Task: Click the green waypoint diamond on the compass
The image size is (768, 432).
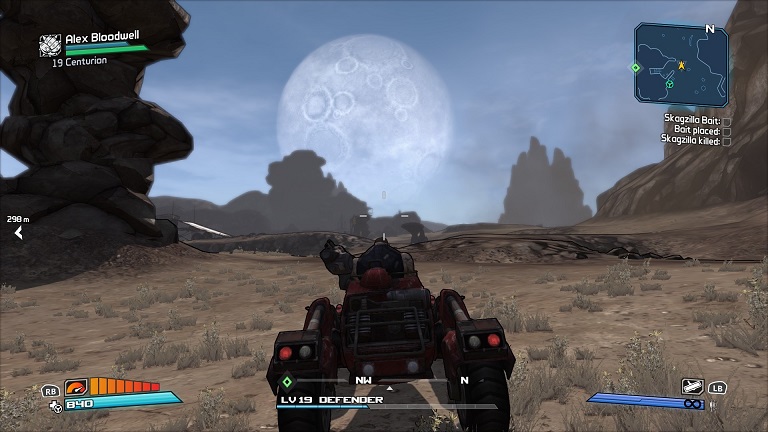Action: click(287, 381)
